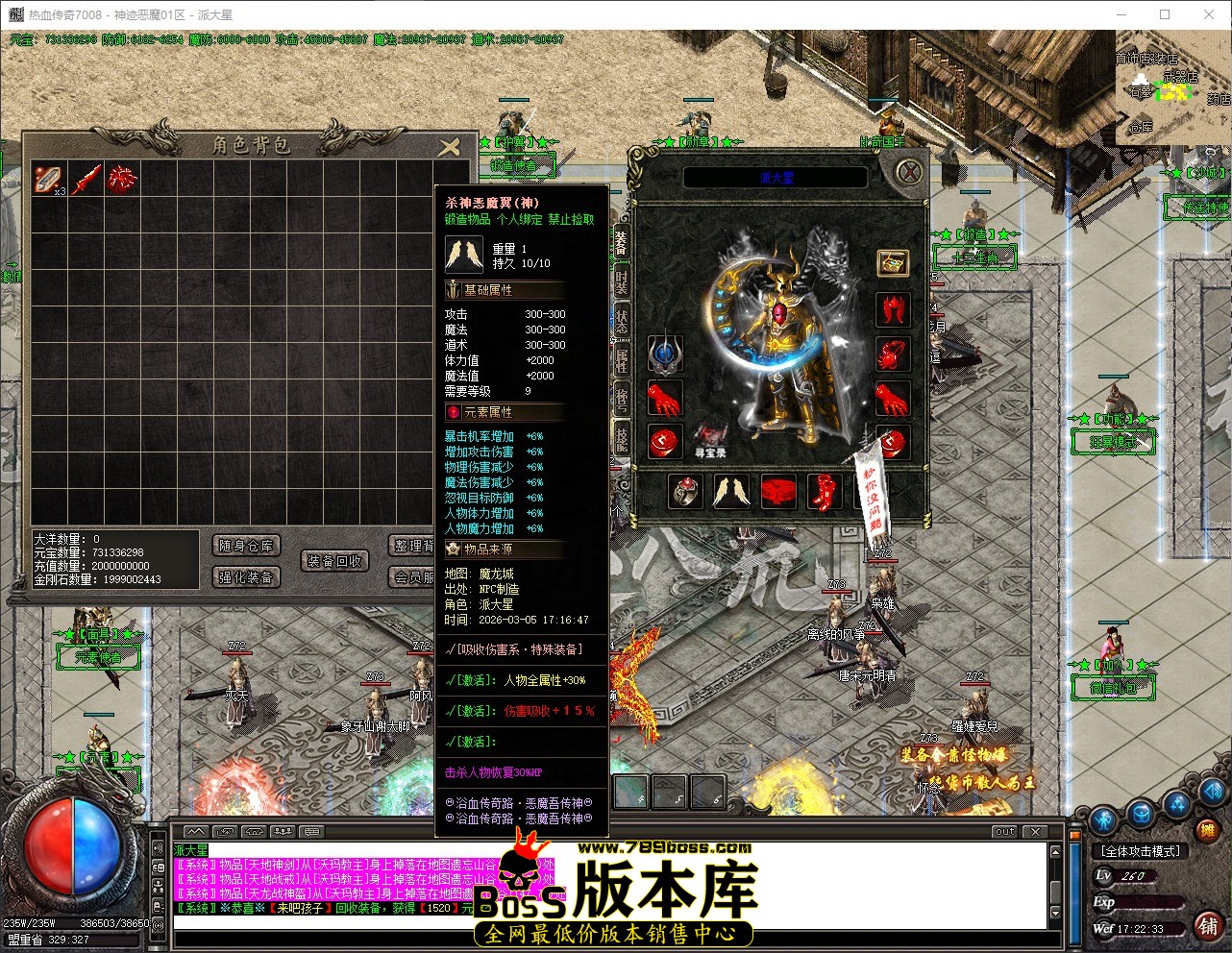Click the red orb item in the backpack

tap(123, 180)
